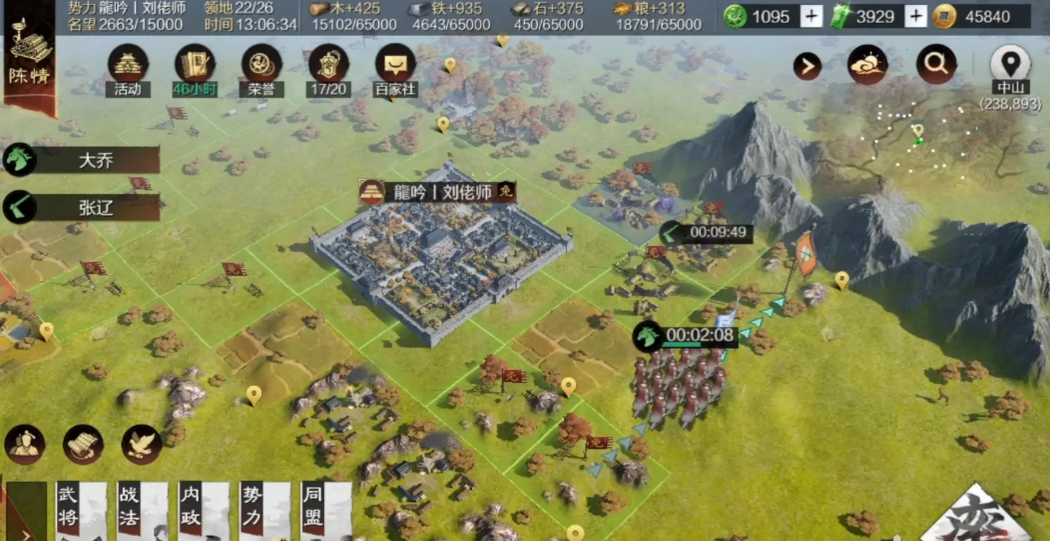
Task: Open the 荣誉 honor icon
Action: pos(261,68)
